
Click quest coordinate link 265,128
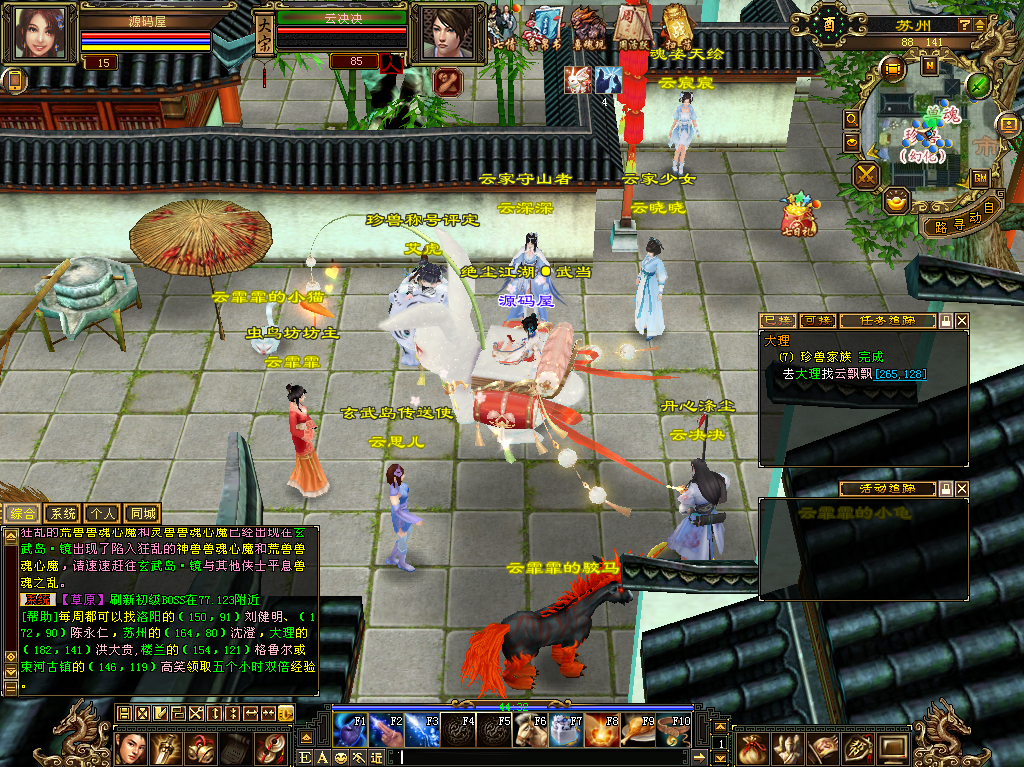[x=900, y=374]
